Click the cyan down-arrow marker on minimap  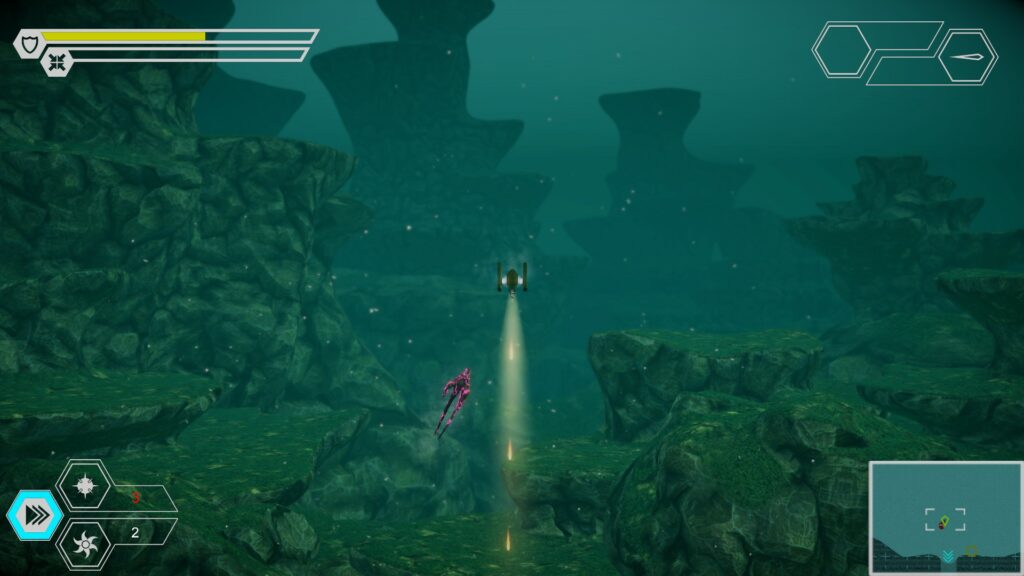click(x=946, y=555)
